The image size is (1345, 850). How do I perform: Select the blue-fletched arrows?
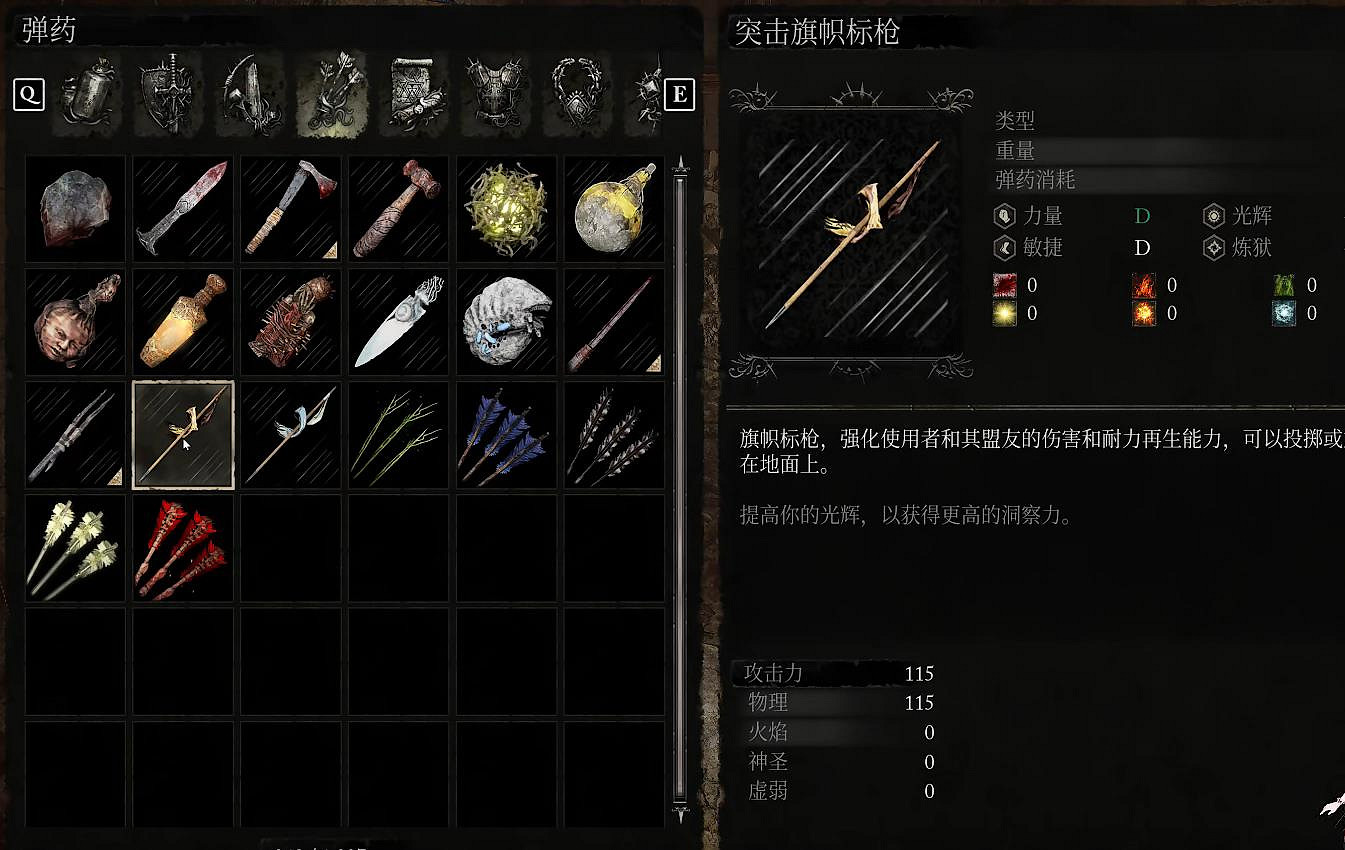click(x=506, y=433)
